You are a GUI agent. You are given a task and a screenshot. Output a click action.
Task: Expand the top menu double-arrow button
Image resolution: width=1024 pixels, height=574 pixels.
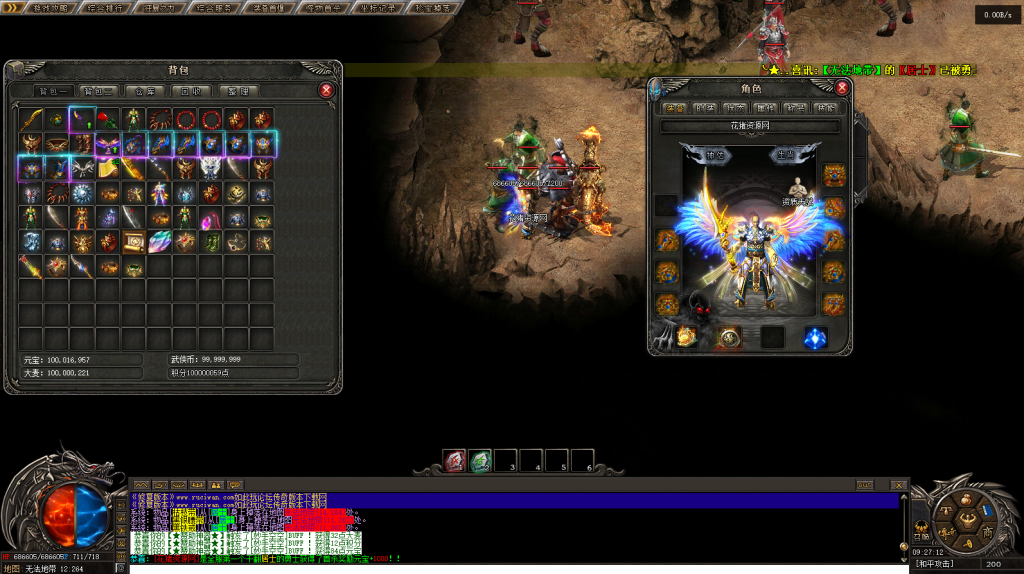click(x=12, y=7)
